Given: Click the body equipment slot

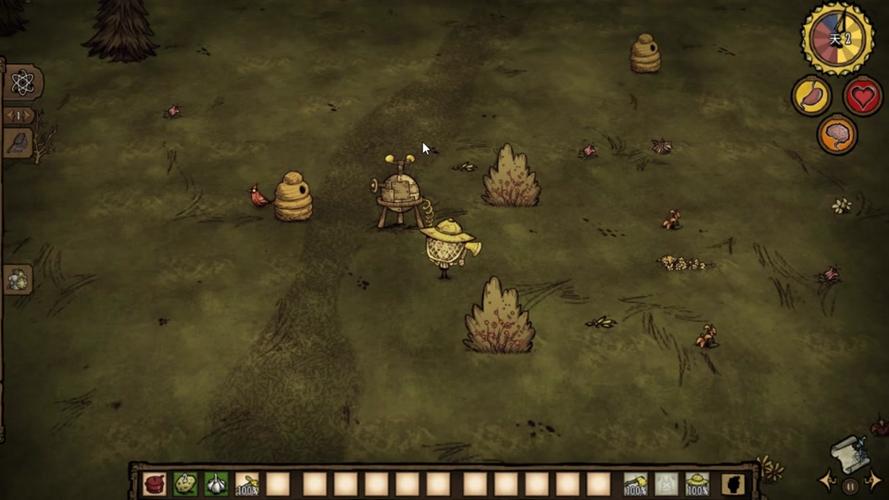Looking at the screenshot, I should pyautogui.click(x=666, y=485).
